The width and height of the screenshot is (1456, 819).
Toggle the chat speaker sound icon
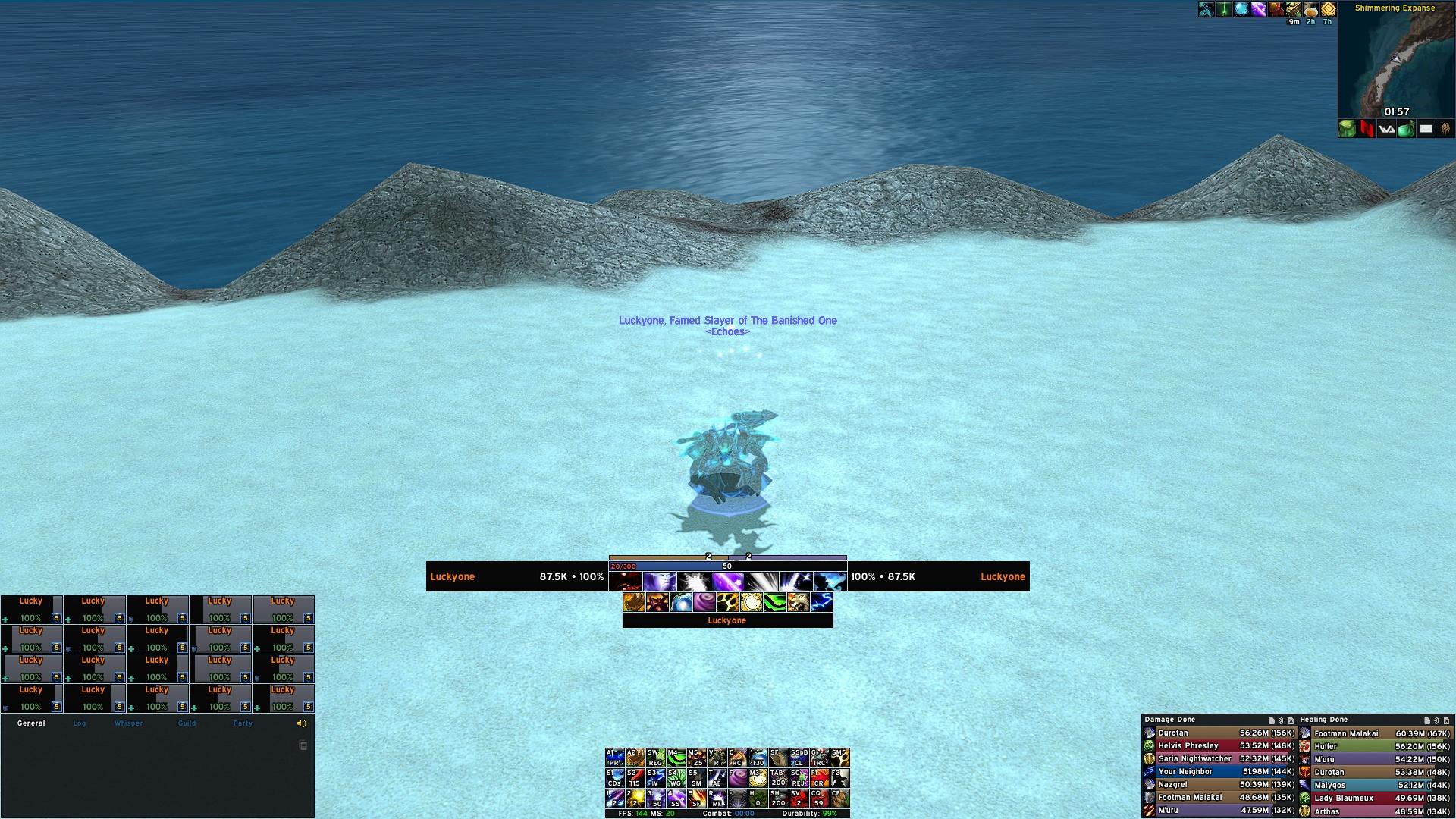[301, 723]
